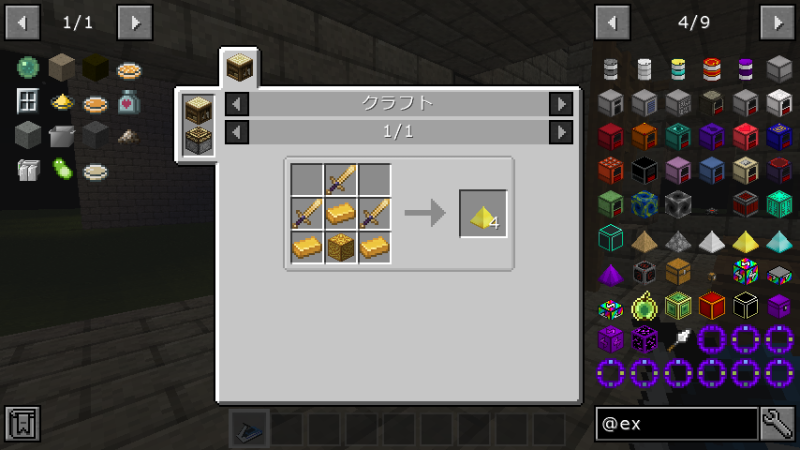Select the hotbar slot holding an item
The height and width of the screenshot is (450, 800).
coord(246,428)
